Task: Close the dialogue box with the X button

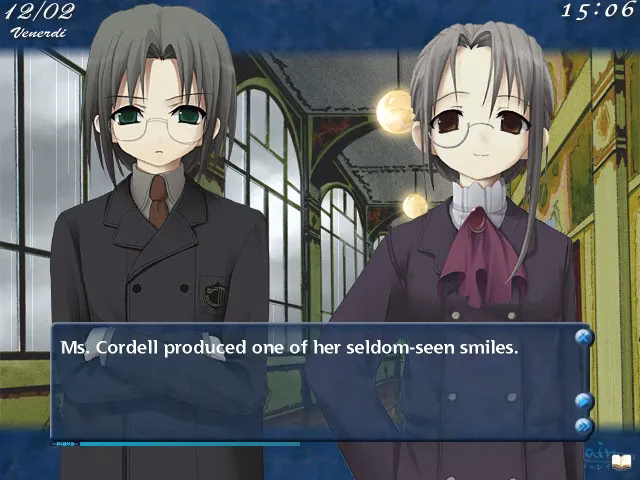Action: pyautogui.click(x=584, y=338)
